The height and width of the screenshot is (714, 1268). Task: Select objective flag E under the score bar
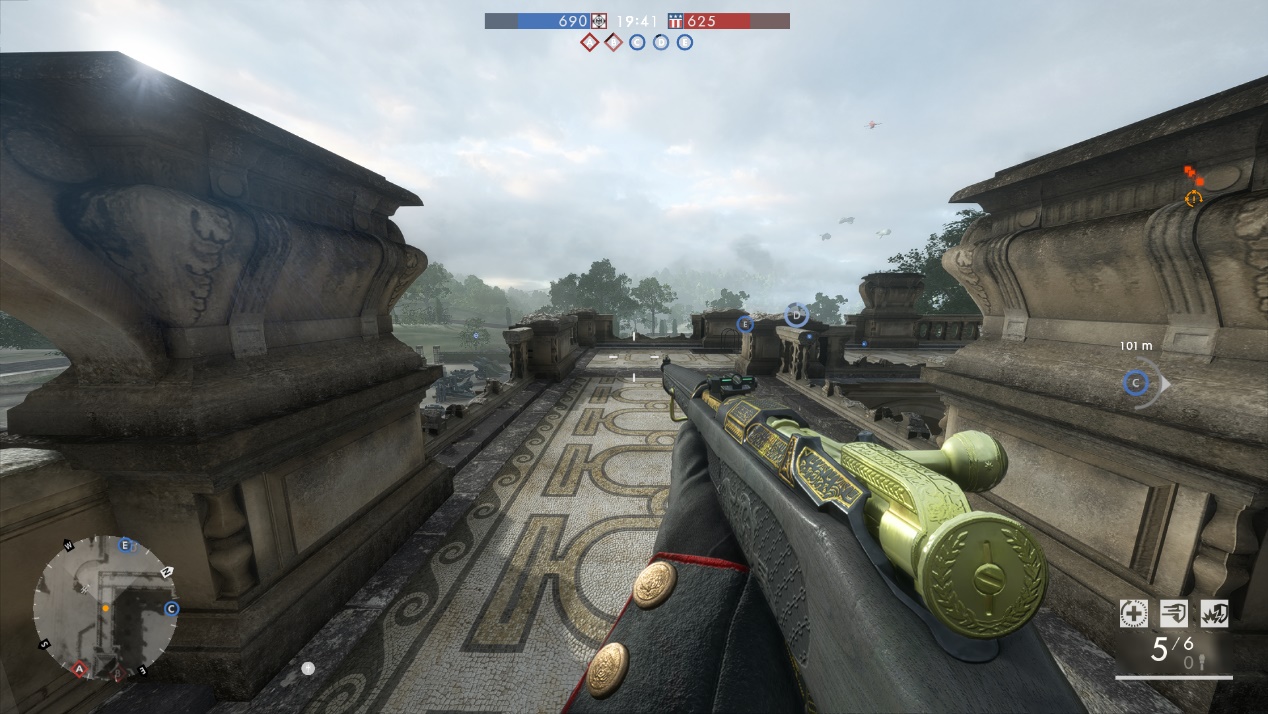[x=685, y=42]
